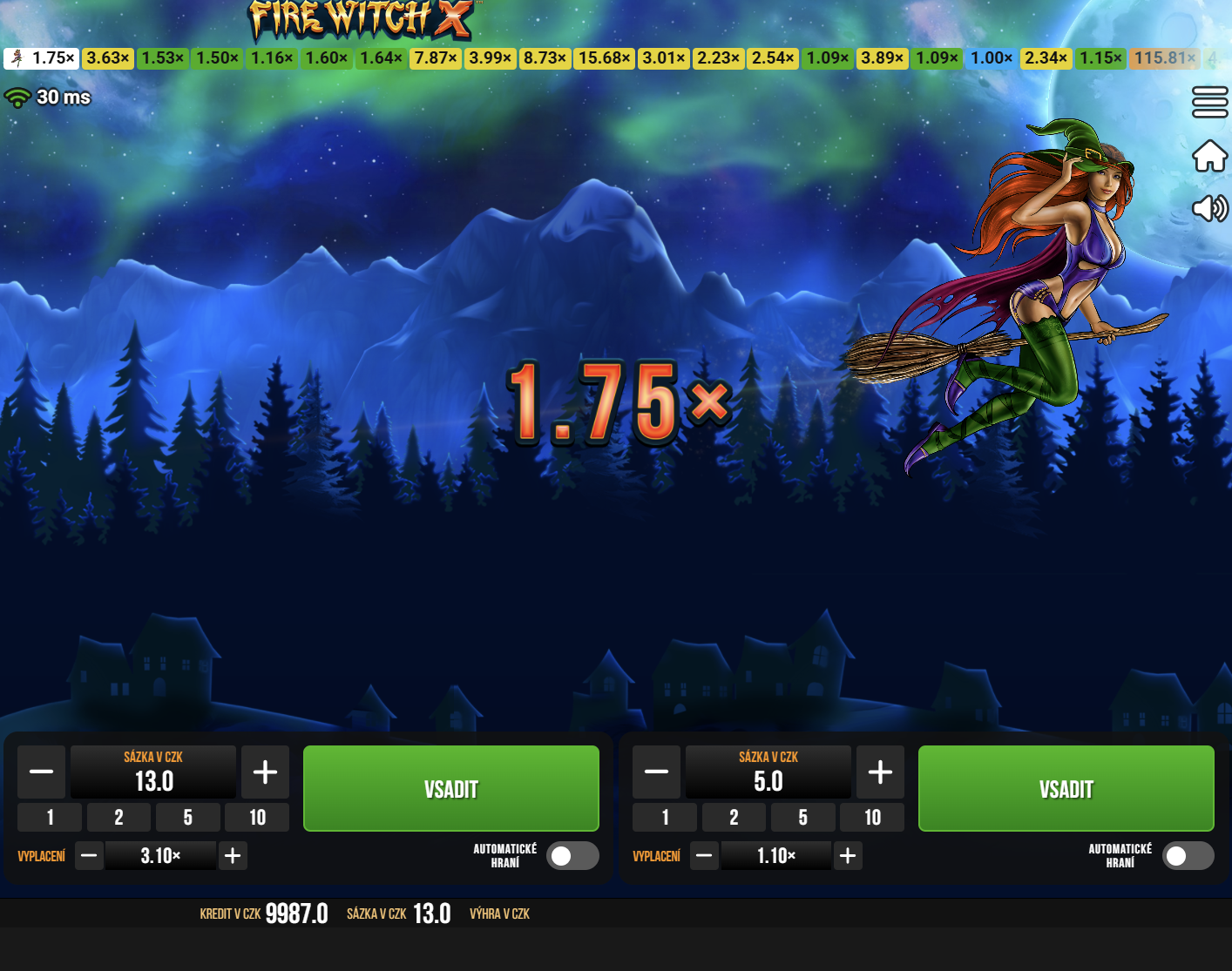Mute the game sound

[1209, 209]
